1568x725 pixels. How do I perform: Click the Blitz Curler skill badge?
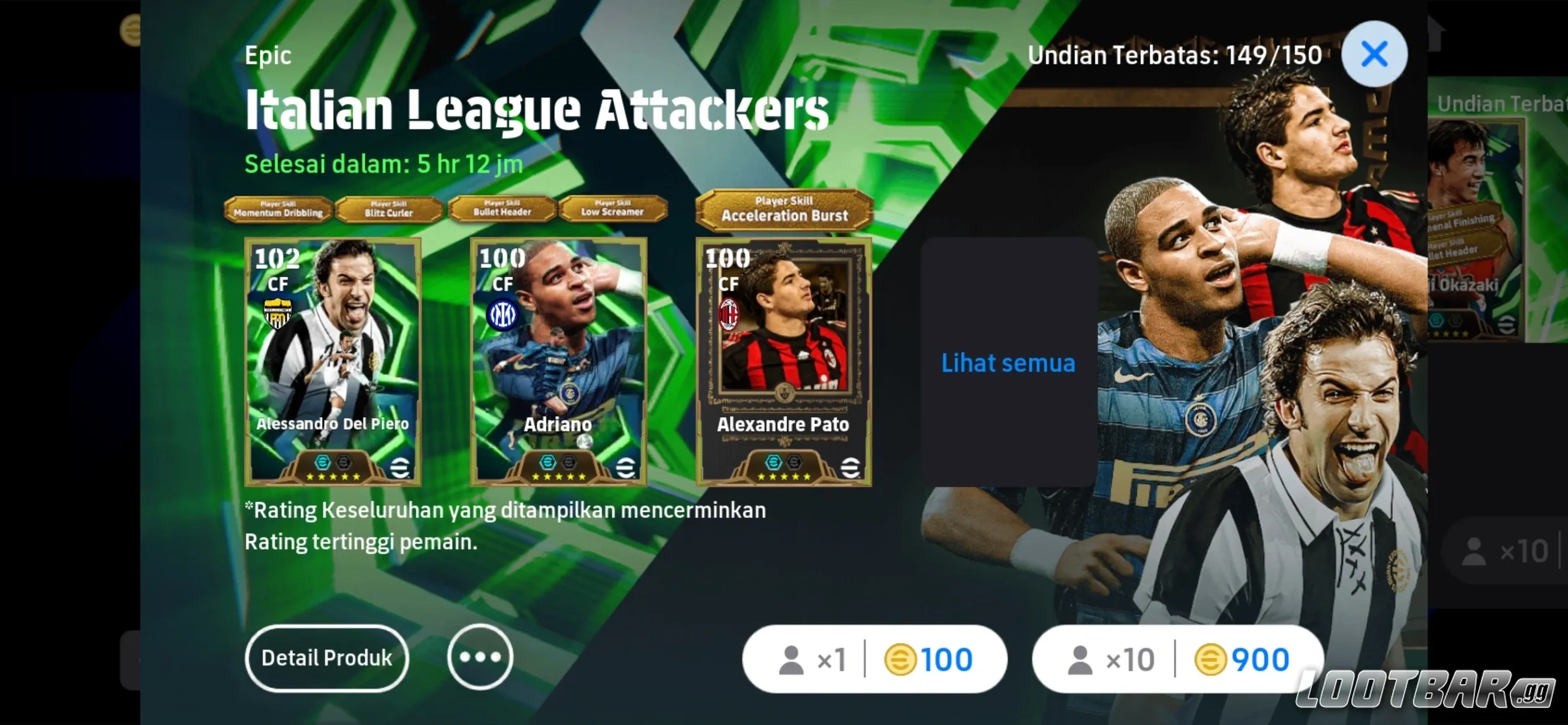pos(390,209)
